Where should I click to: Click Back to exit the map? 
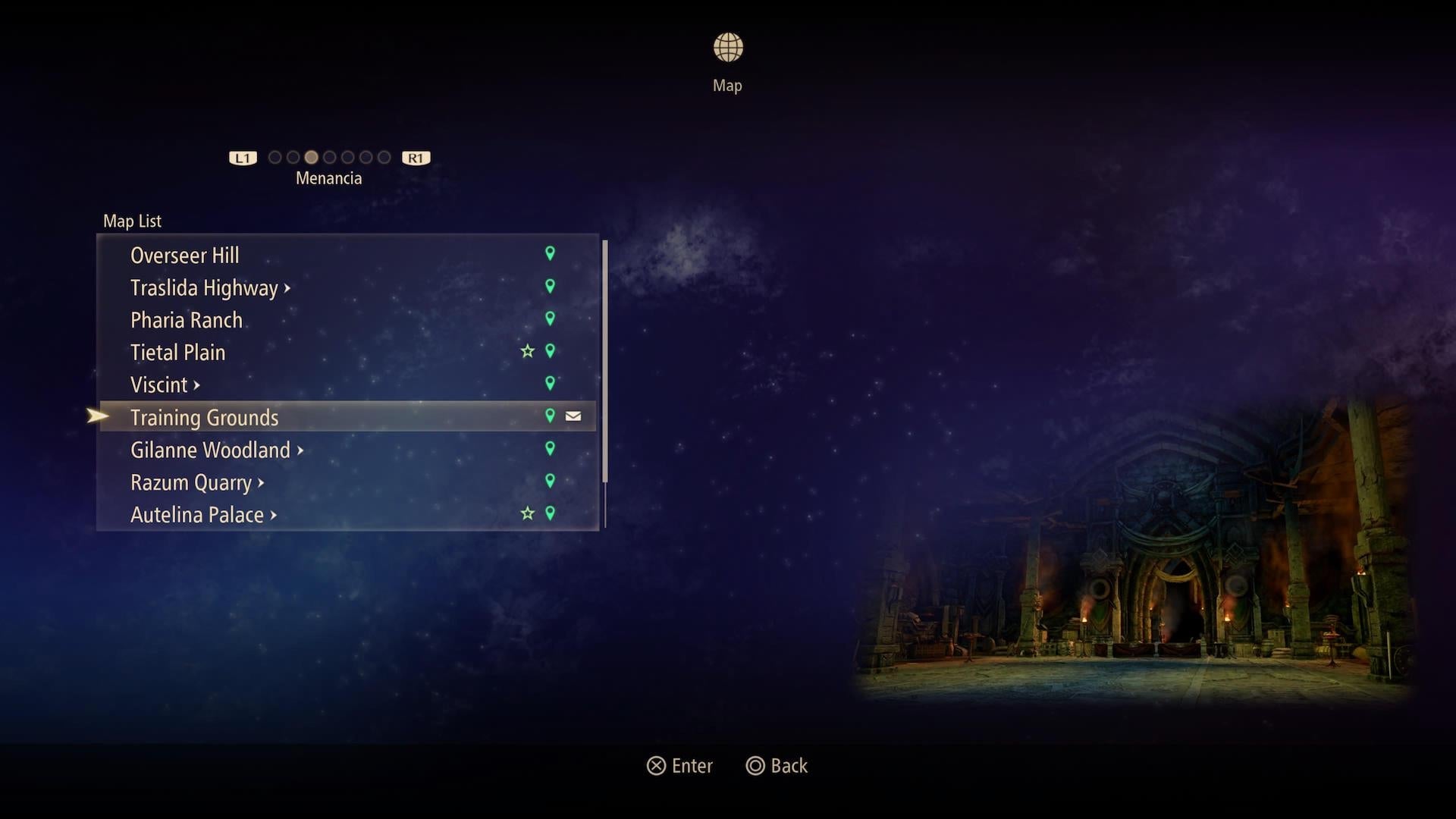(x=777, y=766)
